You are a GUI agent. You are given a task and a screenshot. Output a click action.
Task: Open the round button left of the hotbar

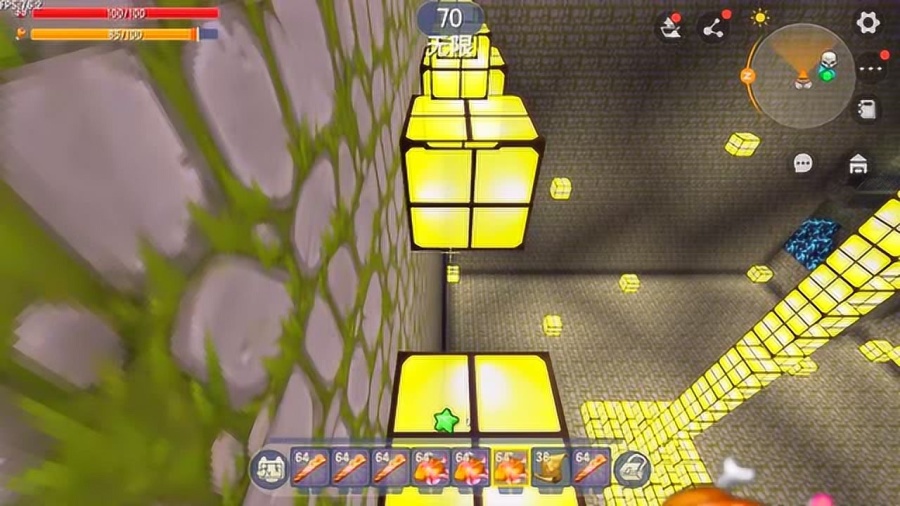(x=267, y=469)
